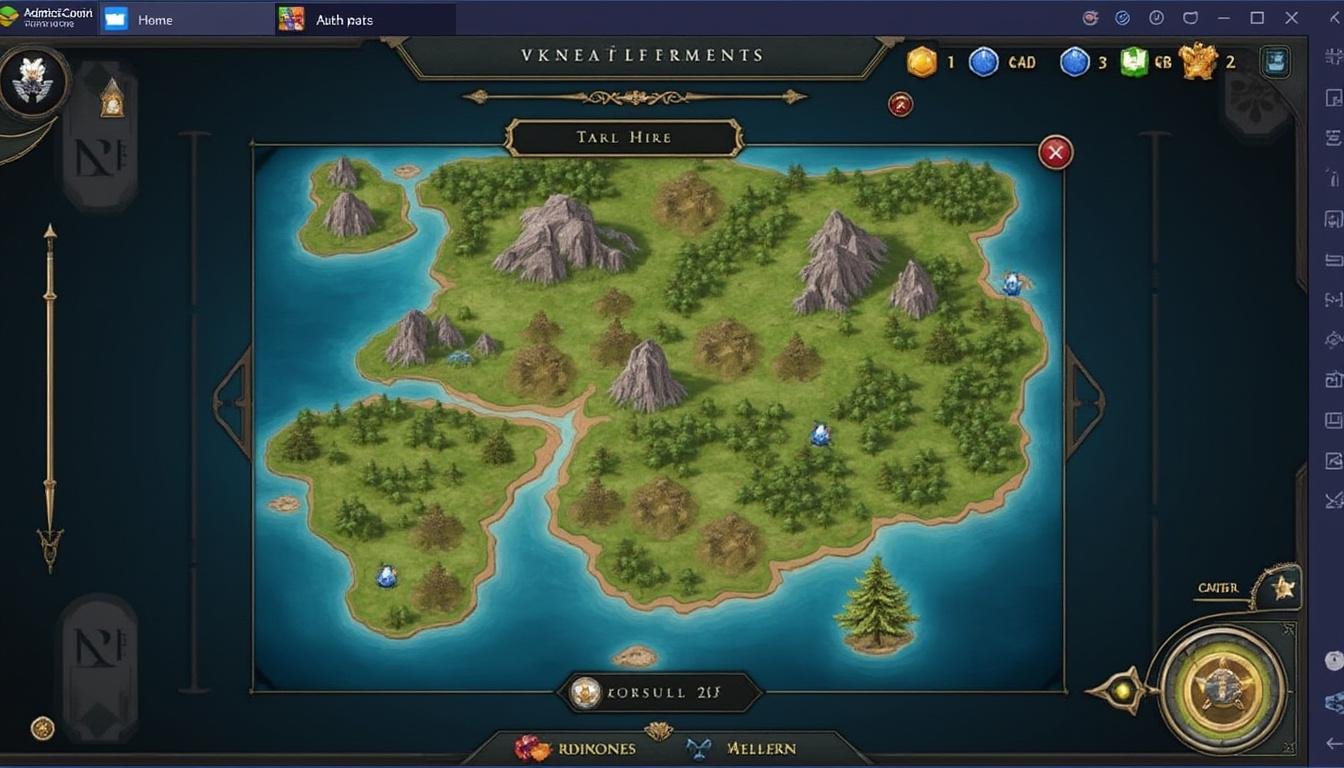This screenshot has height=768, width=1344.
Task: Click the star icon above compass
Action: click(1282, 588)
